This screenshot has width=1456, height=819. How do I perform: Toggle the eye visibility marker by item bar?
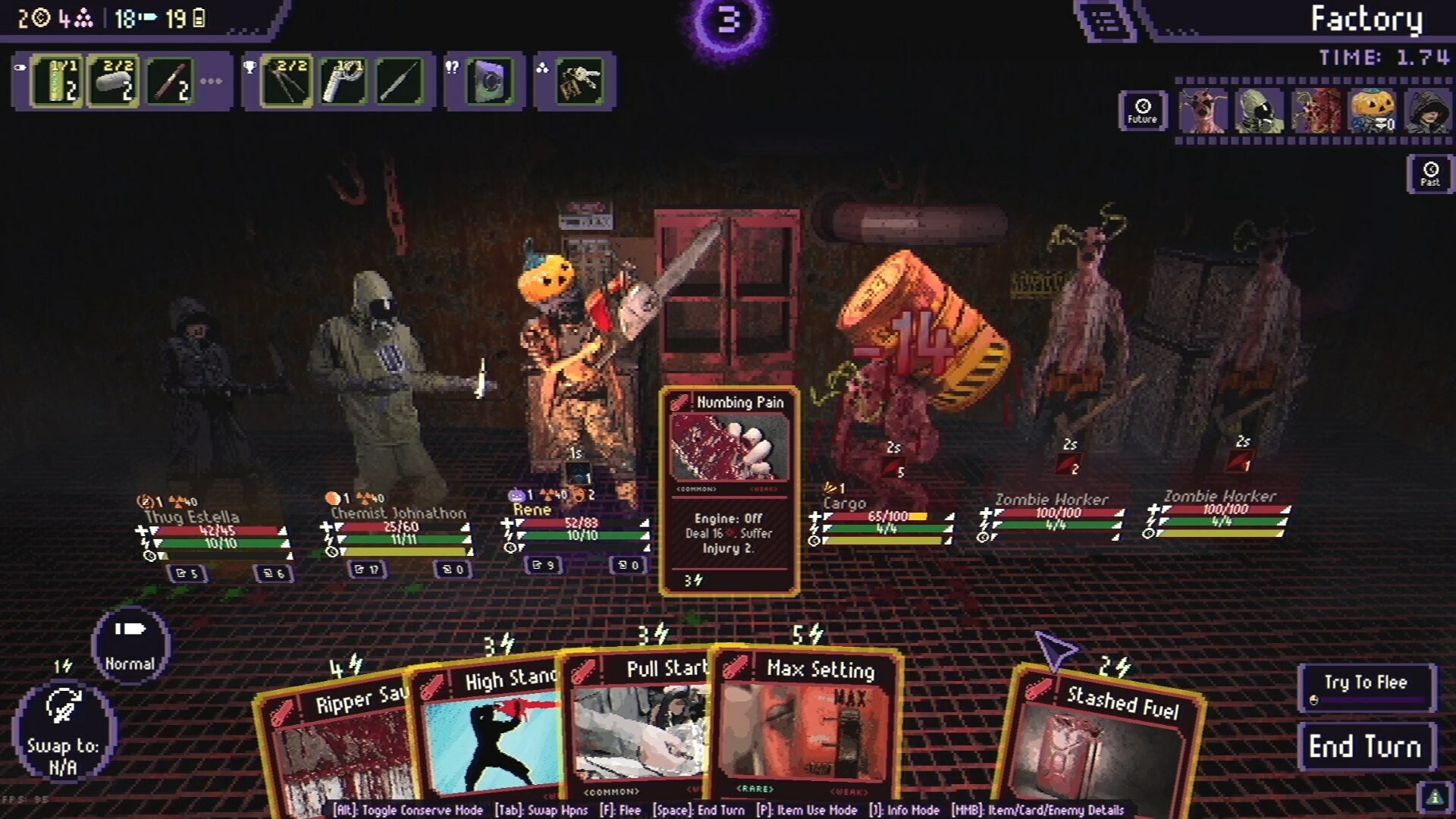click(20, 68)
